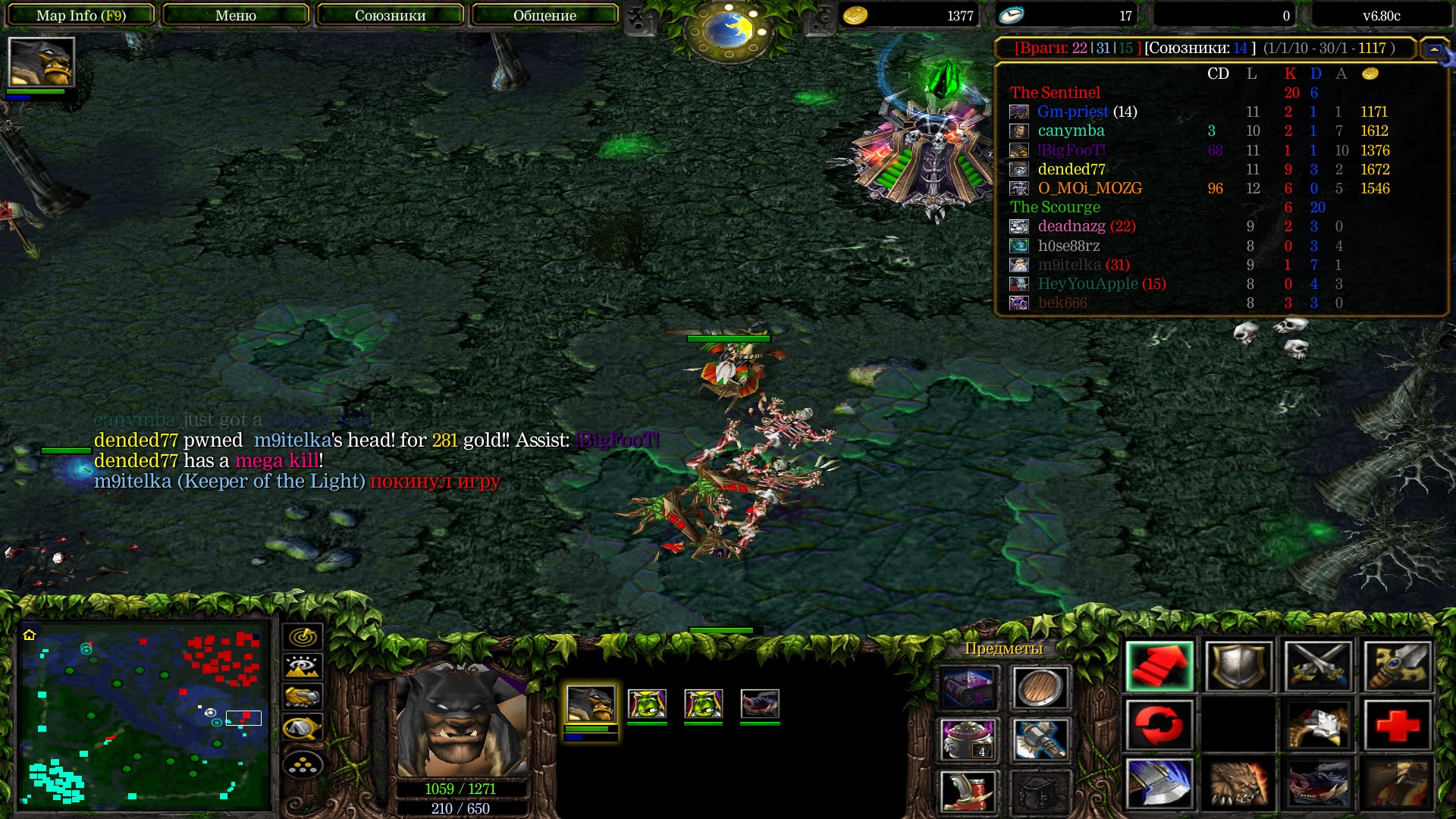Image resolution: width=1456 pixels, height=819 pixels.
Task: Use the Urn of Shadows item
Action: click(968, 739)
